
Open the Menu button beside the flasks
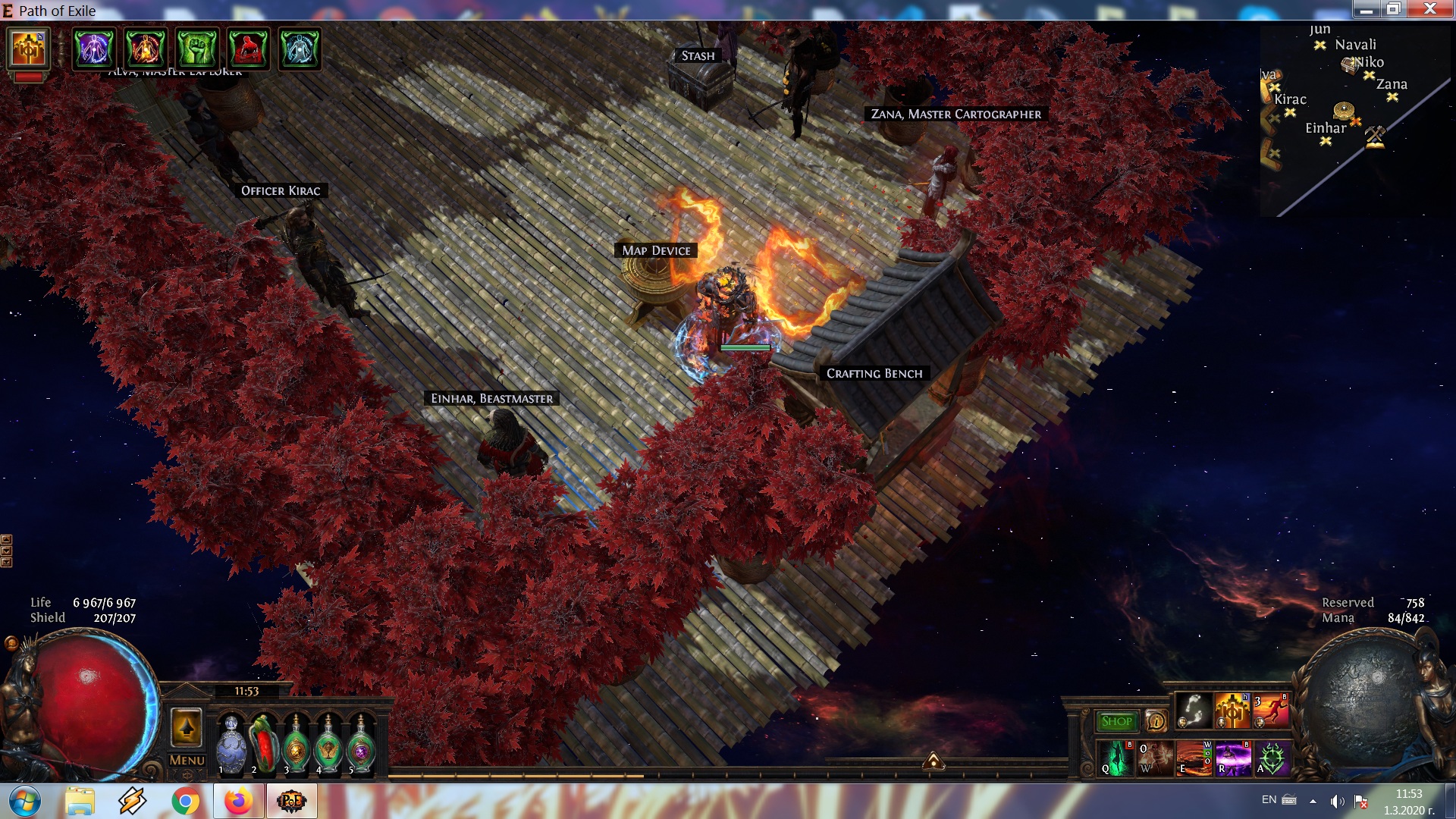tap(187, 760)
